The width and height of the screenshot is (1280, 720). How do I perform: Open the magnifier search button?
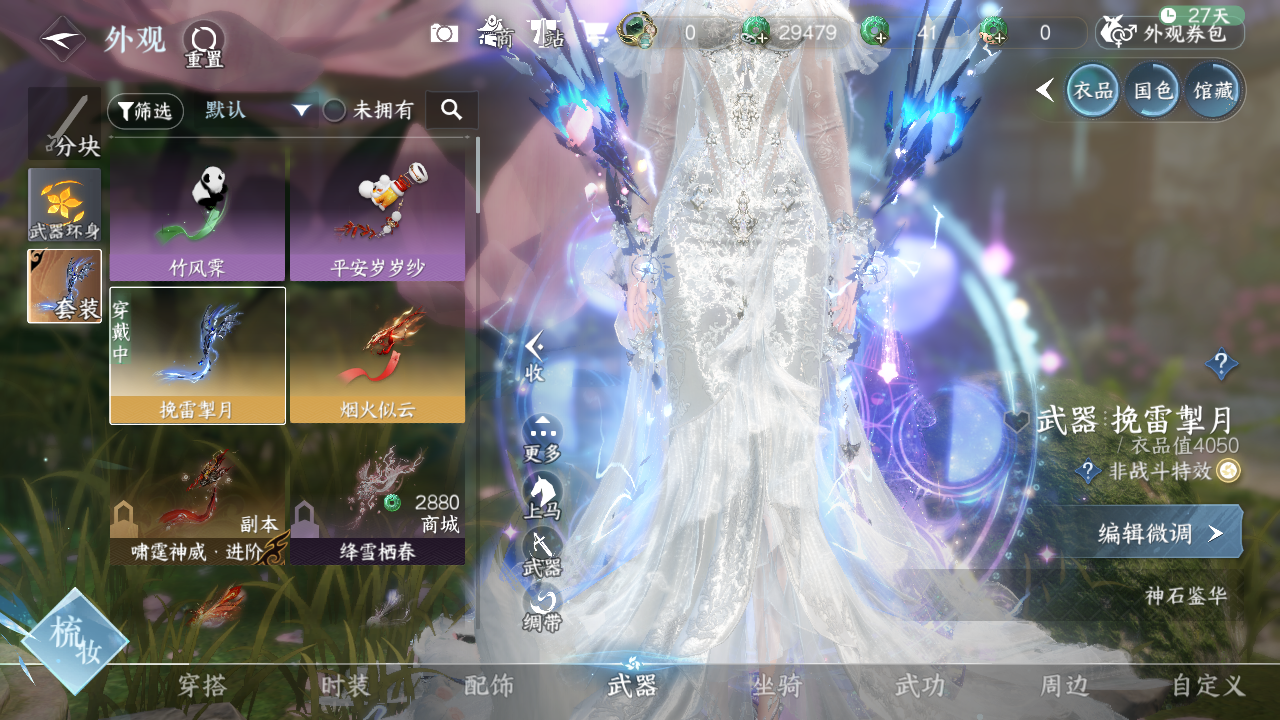(x=451, y=110)
